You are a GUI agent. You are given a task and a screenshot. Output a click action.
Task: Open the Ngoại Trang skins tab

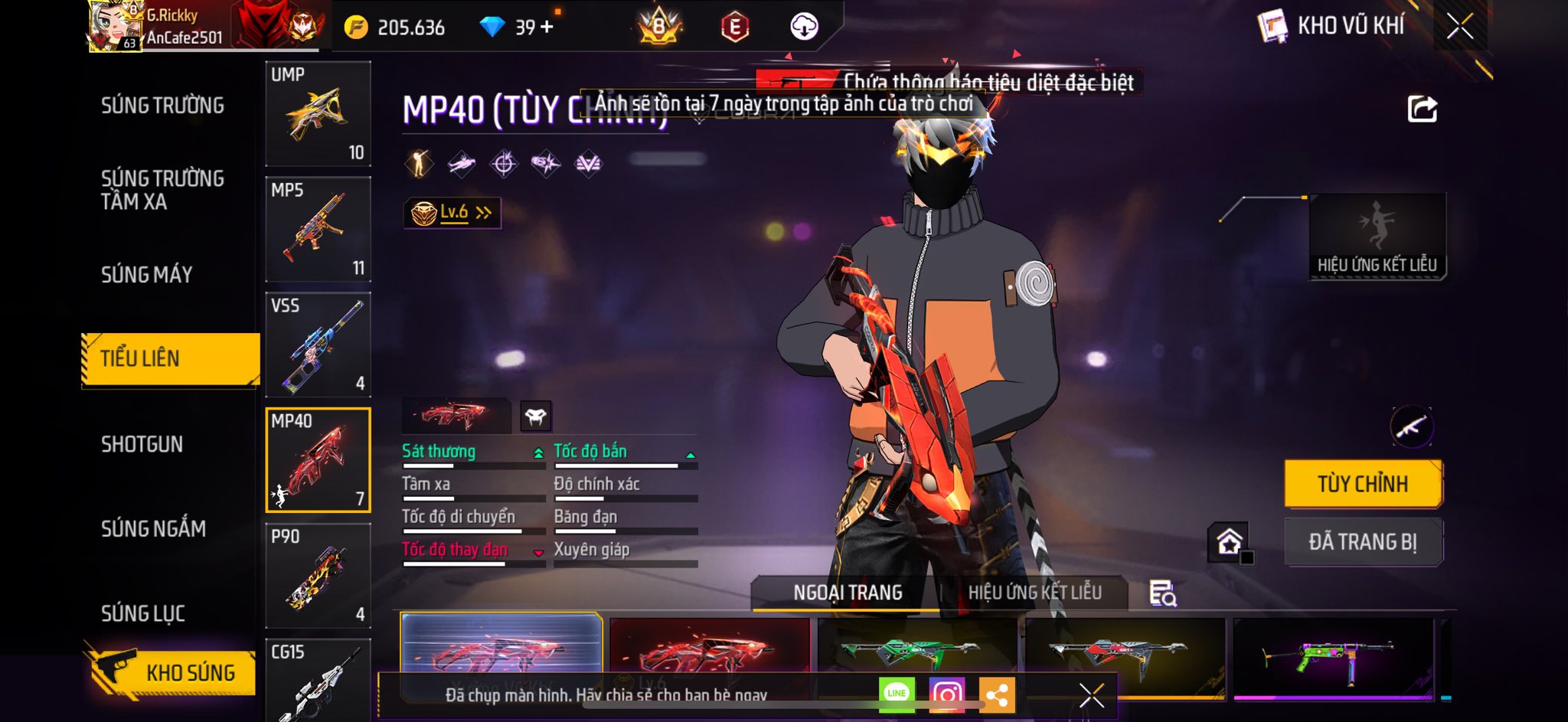[848, 593]
